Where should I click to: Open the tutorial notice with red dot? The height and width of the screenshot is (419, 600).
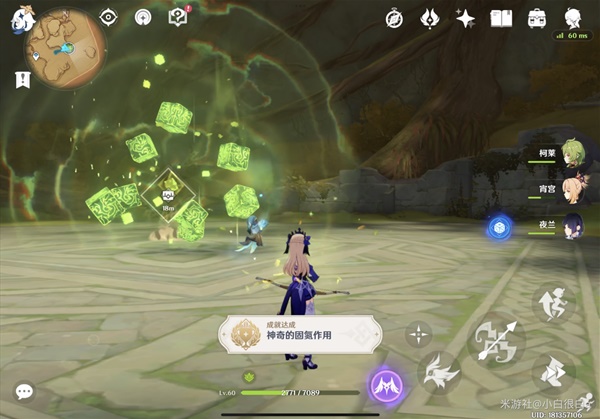tap(178, 17)
